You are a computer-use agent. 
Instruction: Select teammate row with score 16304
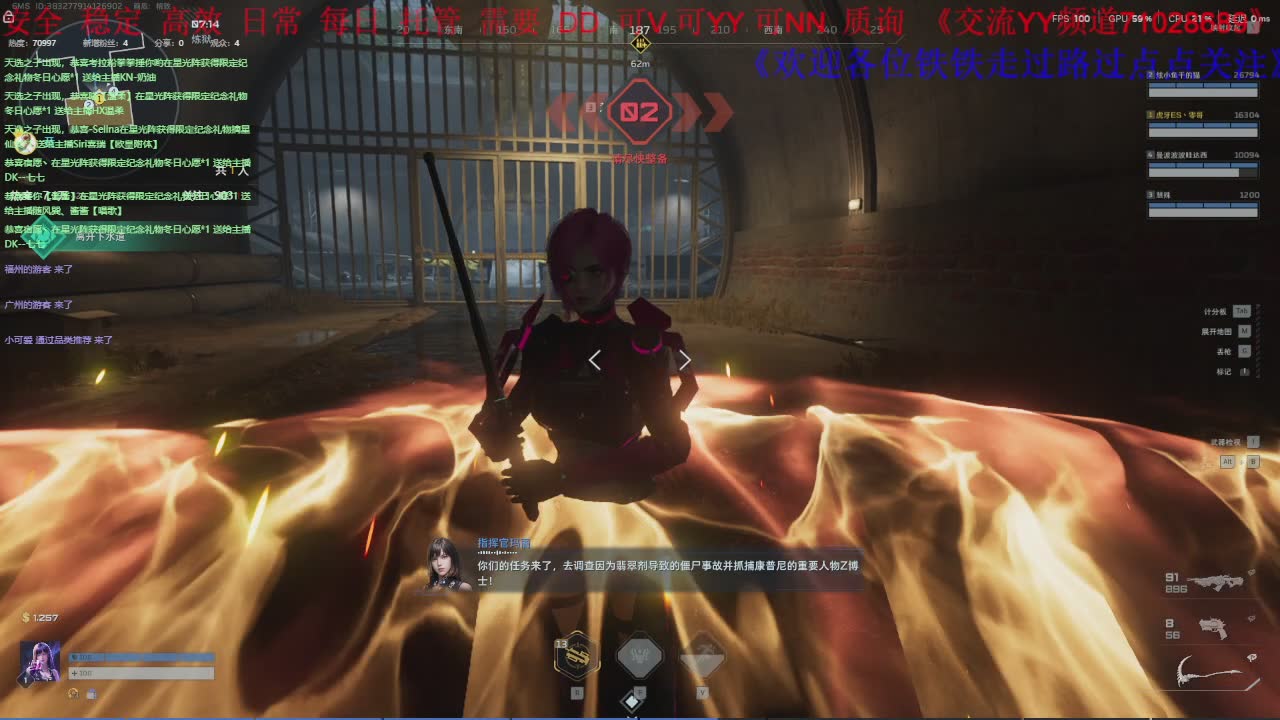coord(1203,123)
